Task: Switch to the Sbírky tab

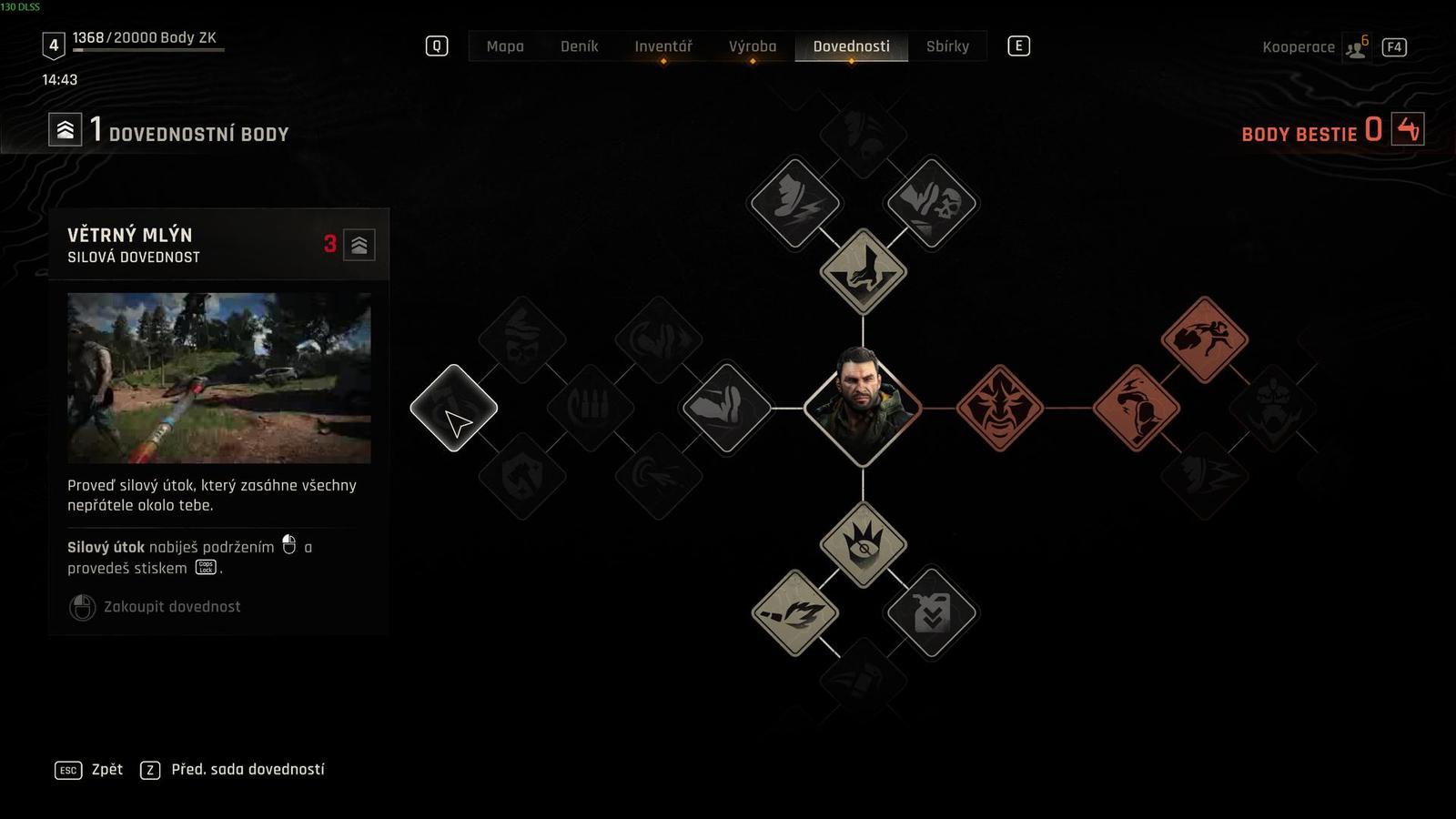Action: pyautogui.click(x=948, y=46)
